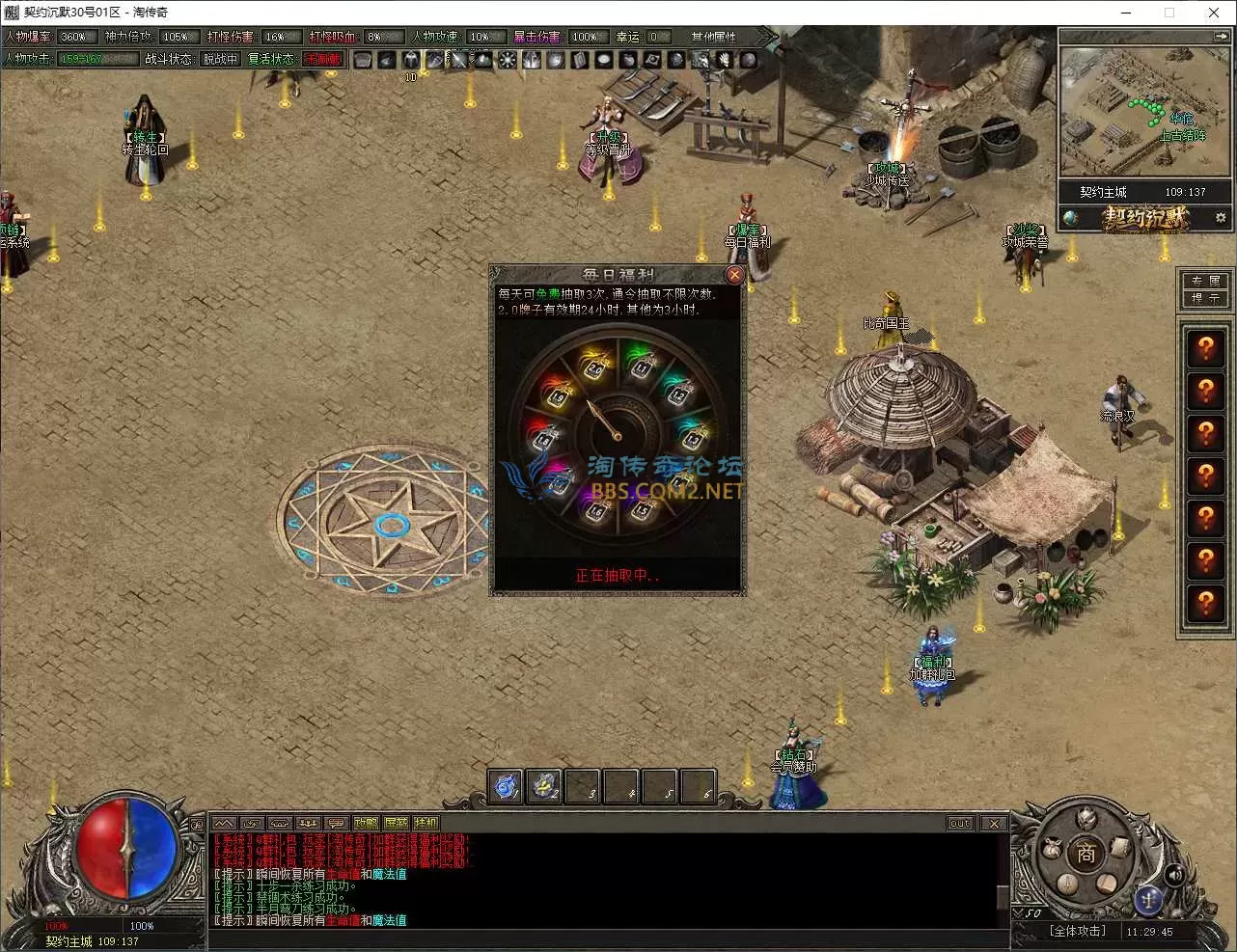Open the shop with the 商 button

point(1086,854)
